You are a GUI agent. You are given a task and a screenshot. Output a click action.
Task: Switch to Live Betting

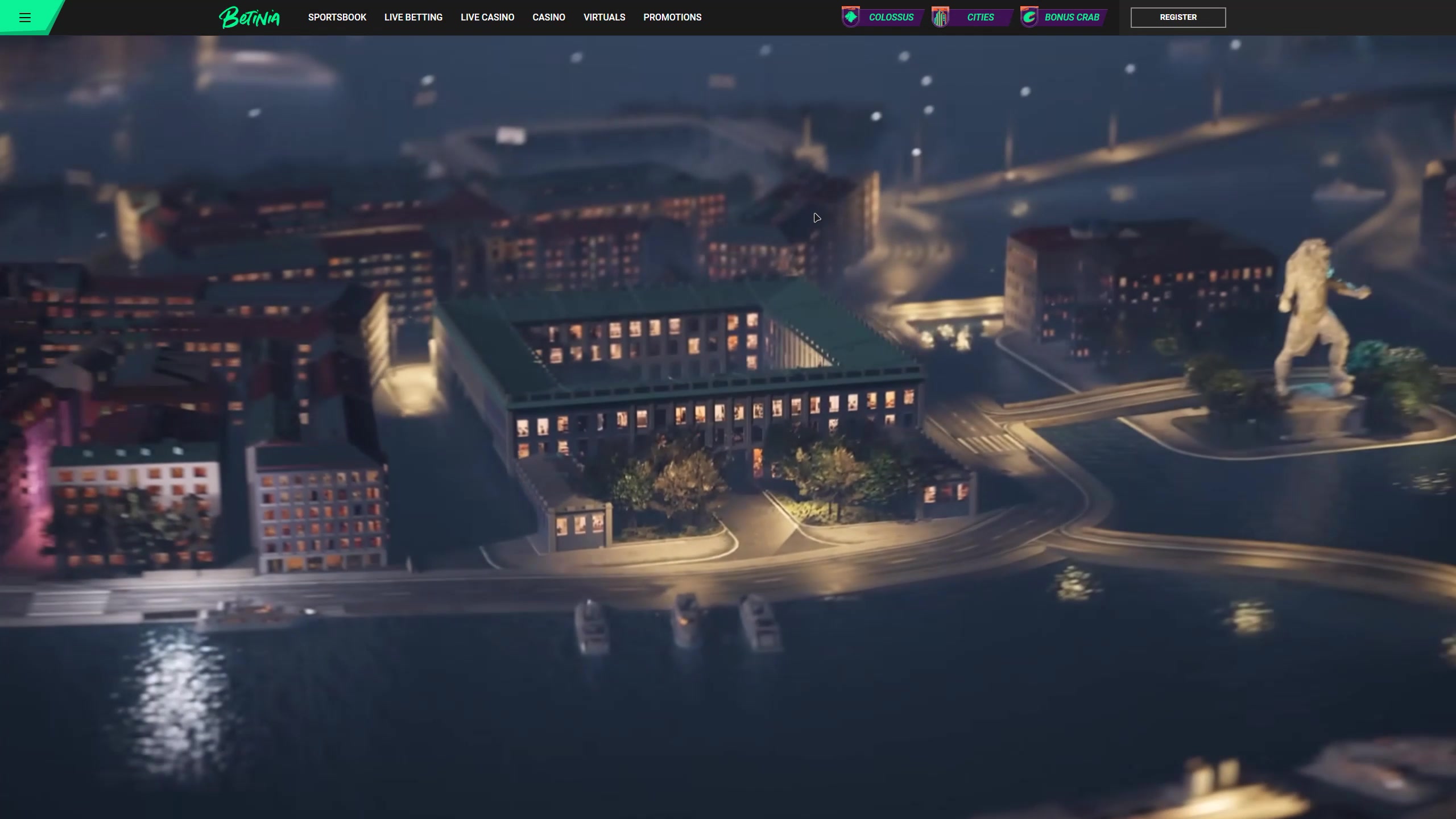[413, 18]
